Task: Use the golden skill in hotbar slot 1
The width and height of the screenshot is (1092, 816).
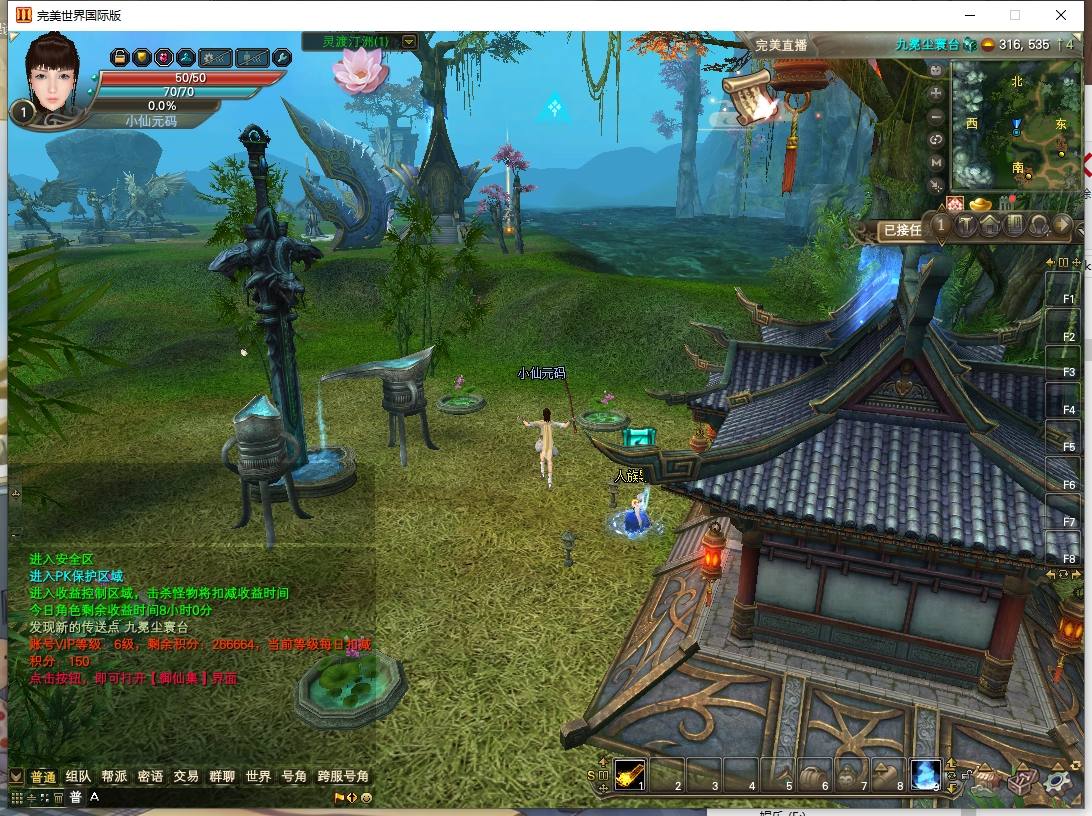Action: pos(629,774)
